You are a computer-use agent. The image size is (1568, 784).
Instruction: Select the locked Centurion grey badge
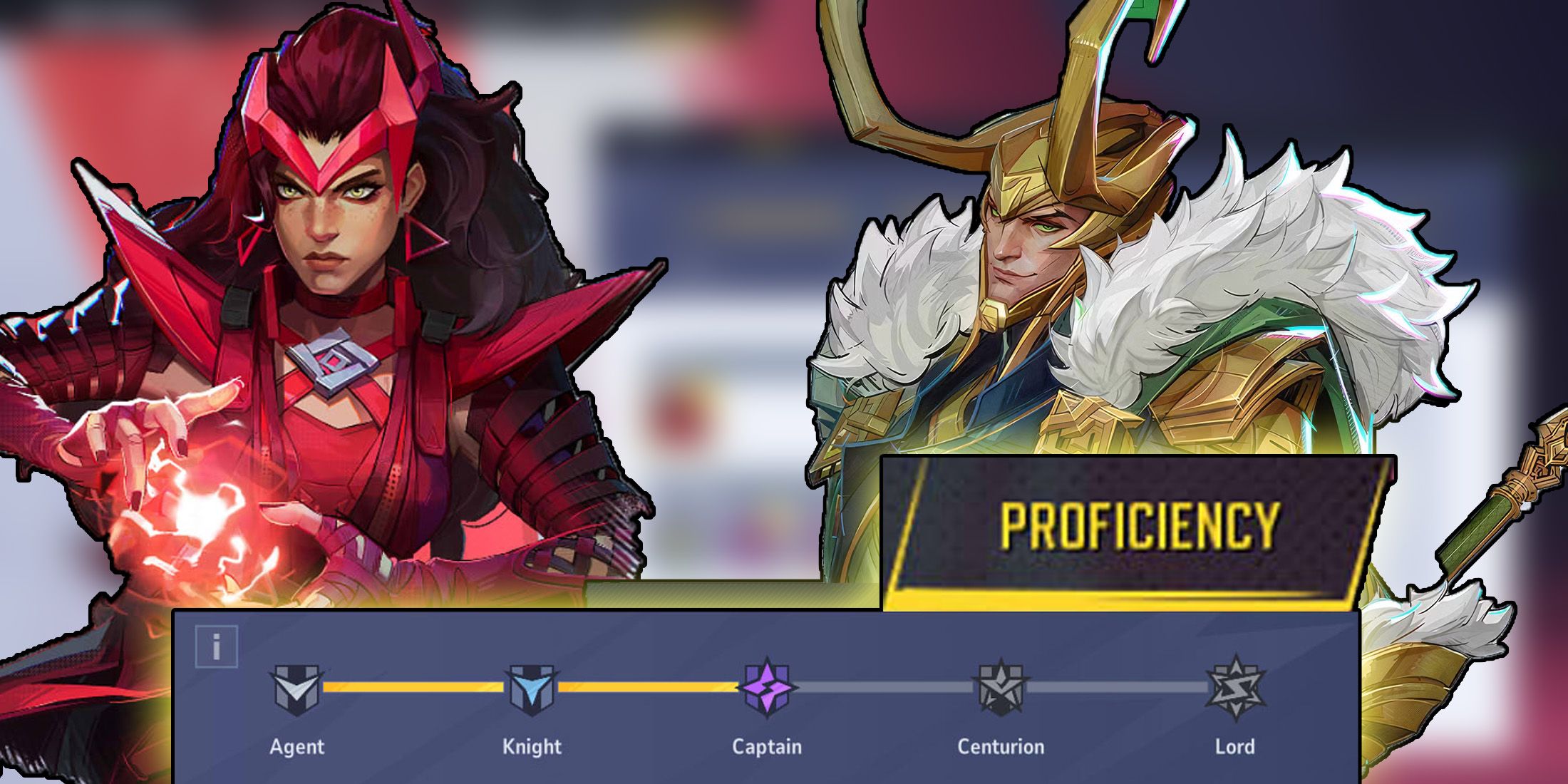pos(1001,686)
